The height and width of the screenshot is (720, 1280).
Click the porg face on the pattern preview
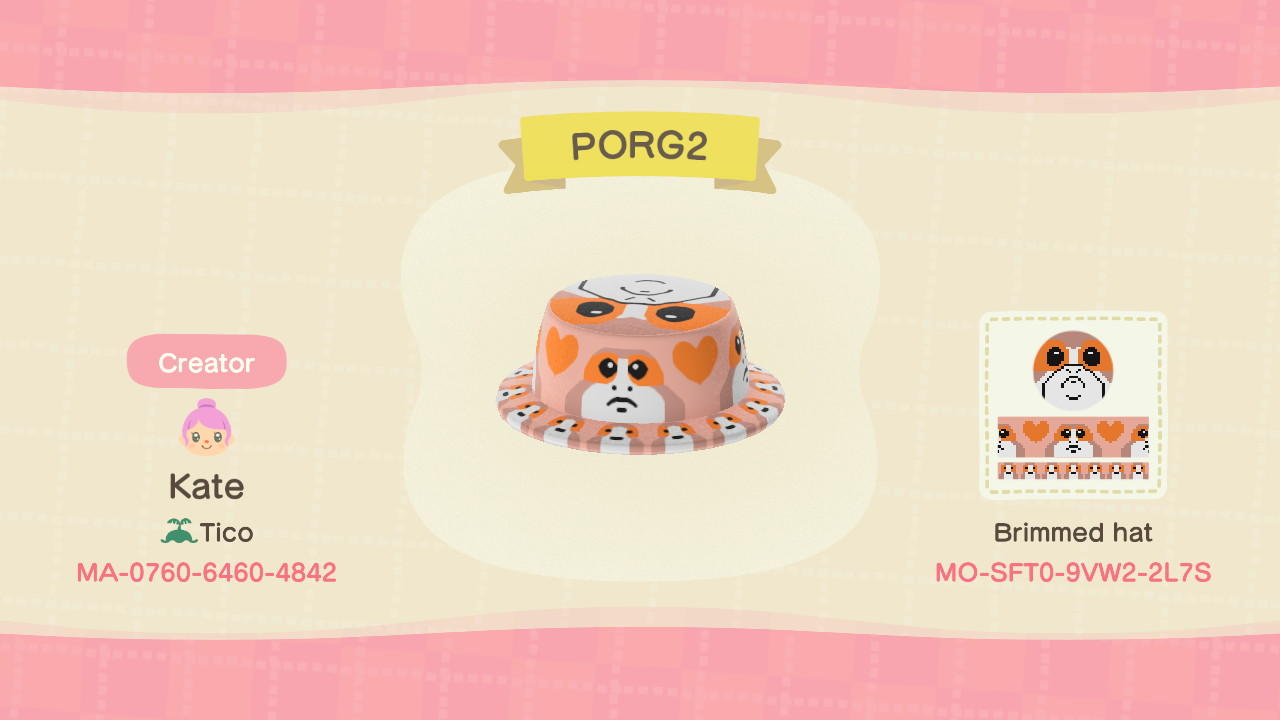tap(1073, 372)
